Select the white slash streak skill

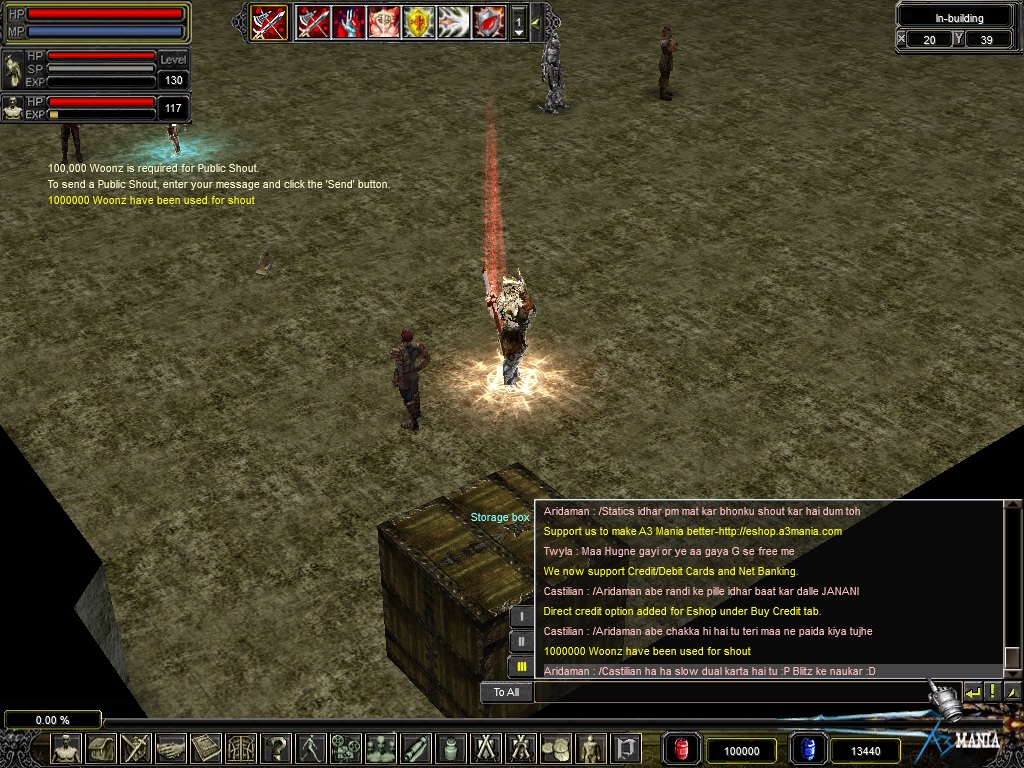(453, 22)
